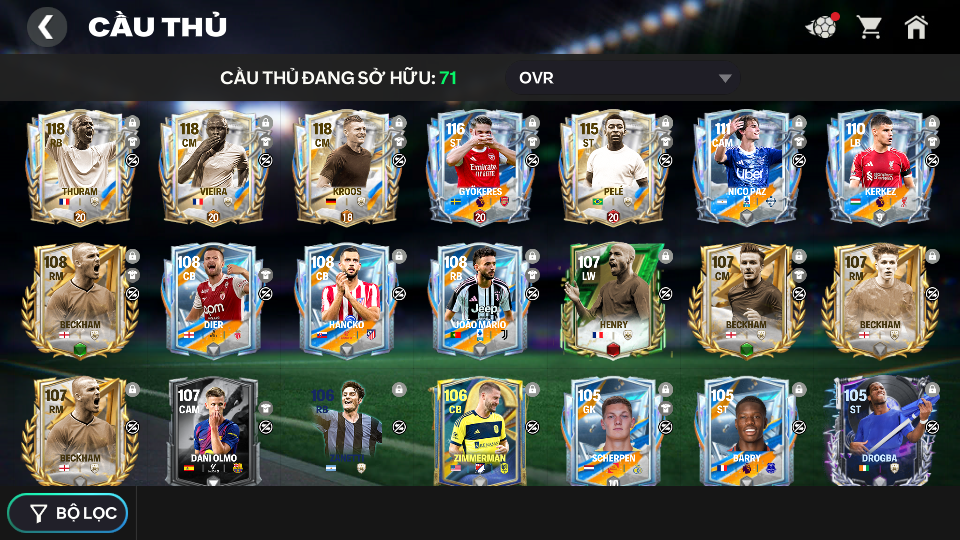Image resolution: width=960 pixels, height=540 pixels.
Task: Open the BỘ LỌC filter
Action: click(68, 513)
